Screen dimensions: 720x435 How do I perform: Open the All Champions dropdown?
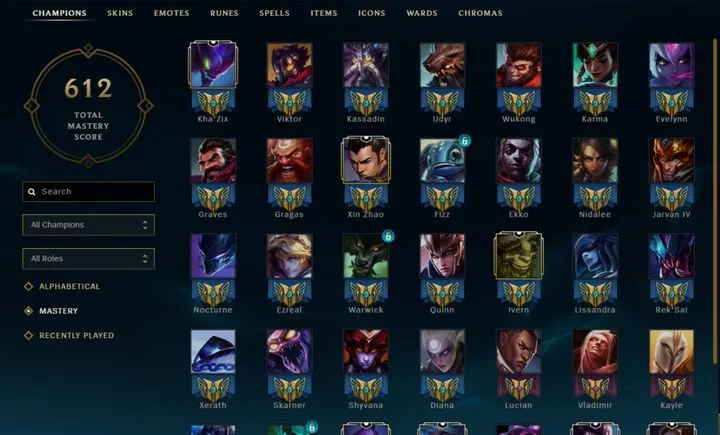(x=89, y=225)
